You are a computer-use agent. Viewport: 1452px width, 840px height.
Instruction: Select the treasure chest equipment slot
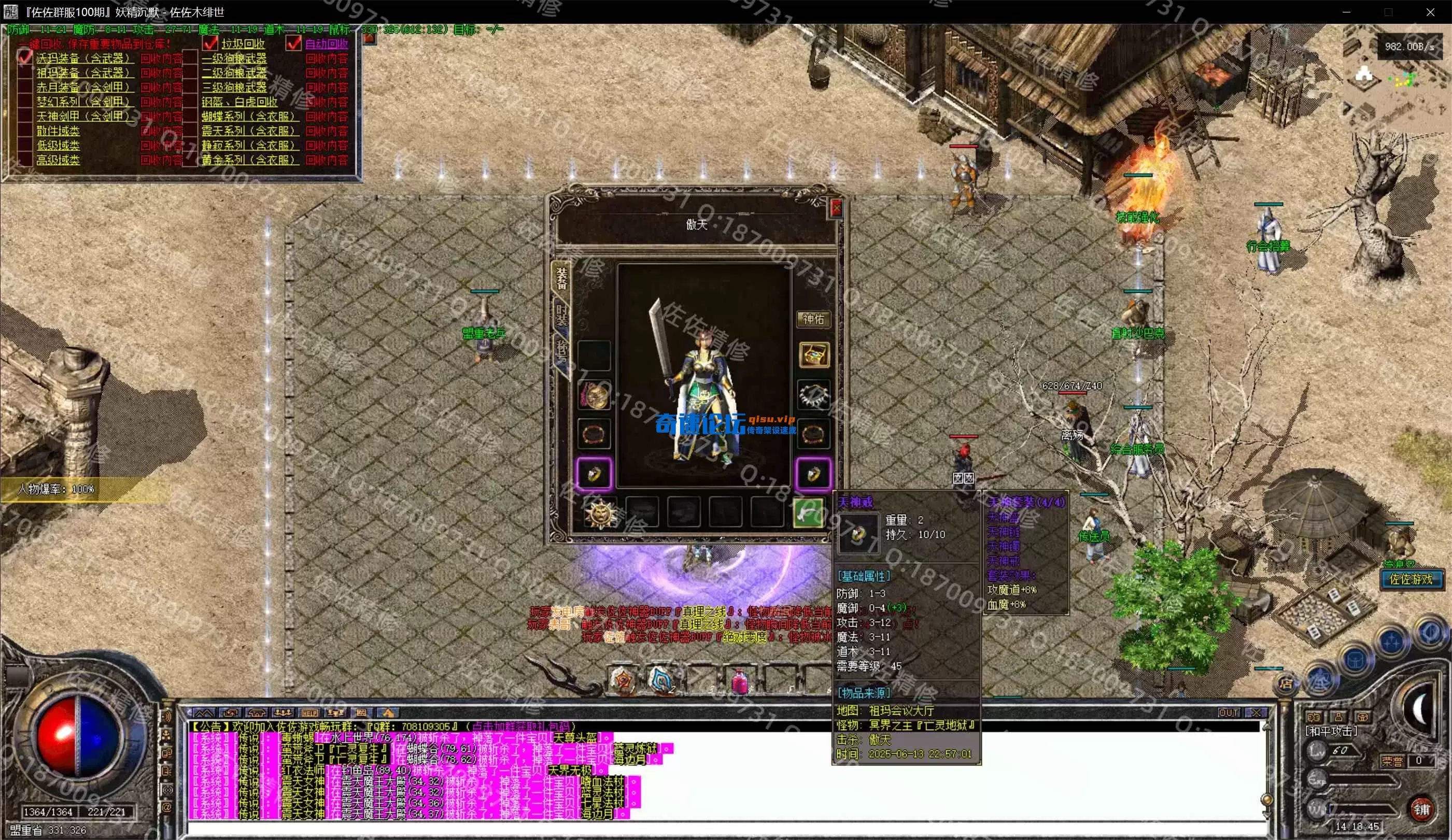coord(813,354)
